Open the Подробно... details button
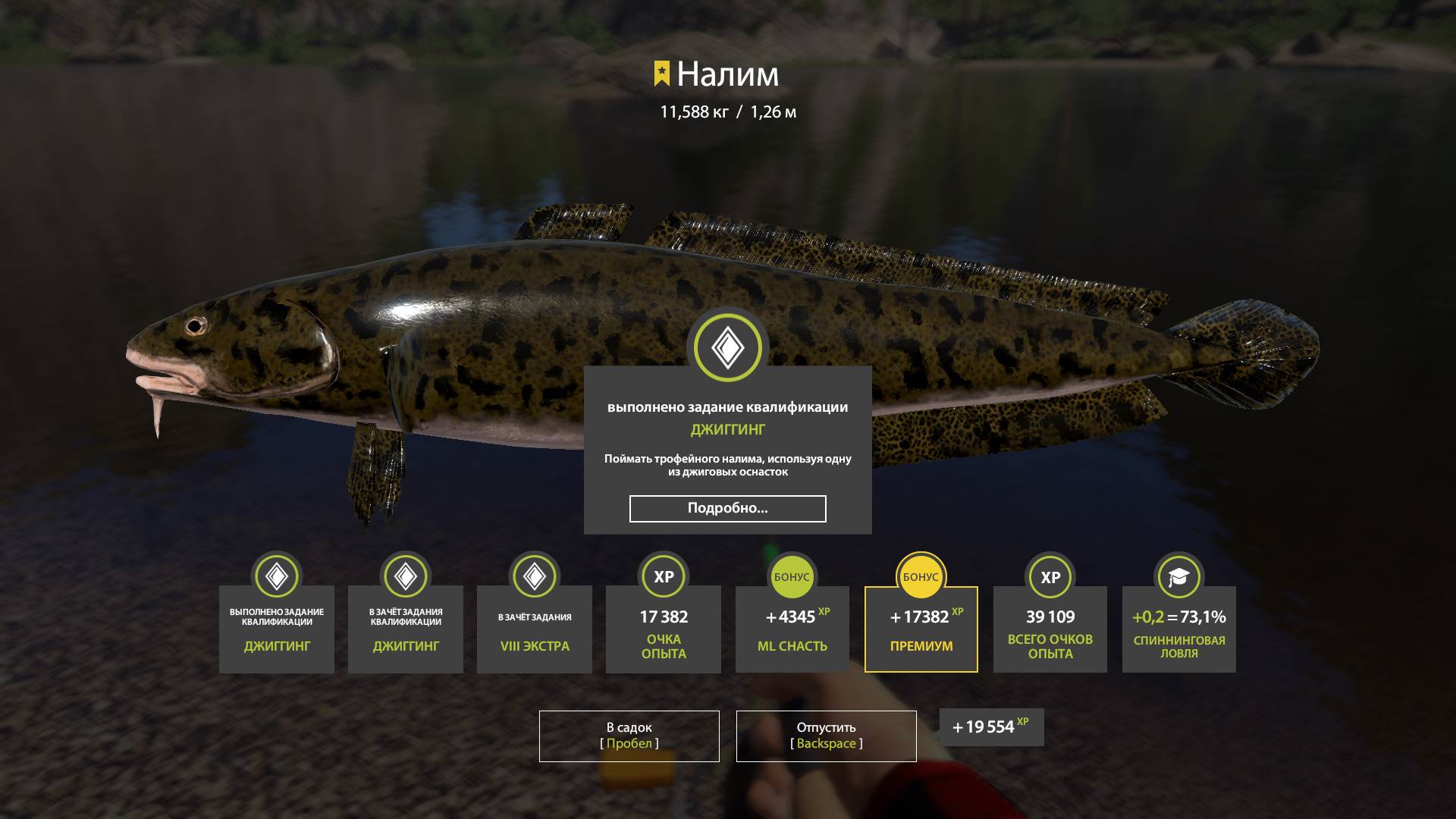Viewport: 1456px width, 819px height. pyautogui.click(x=727, y=509)
